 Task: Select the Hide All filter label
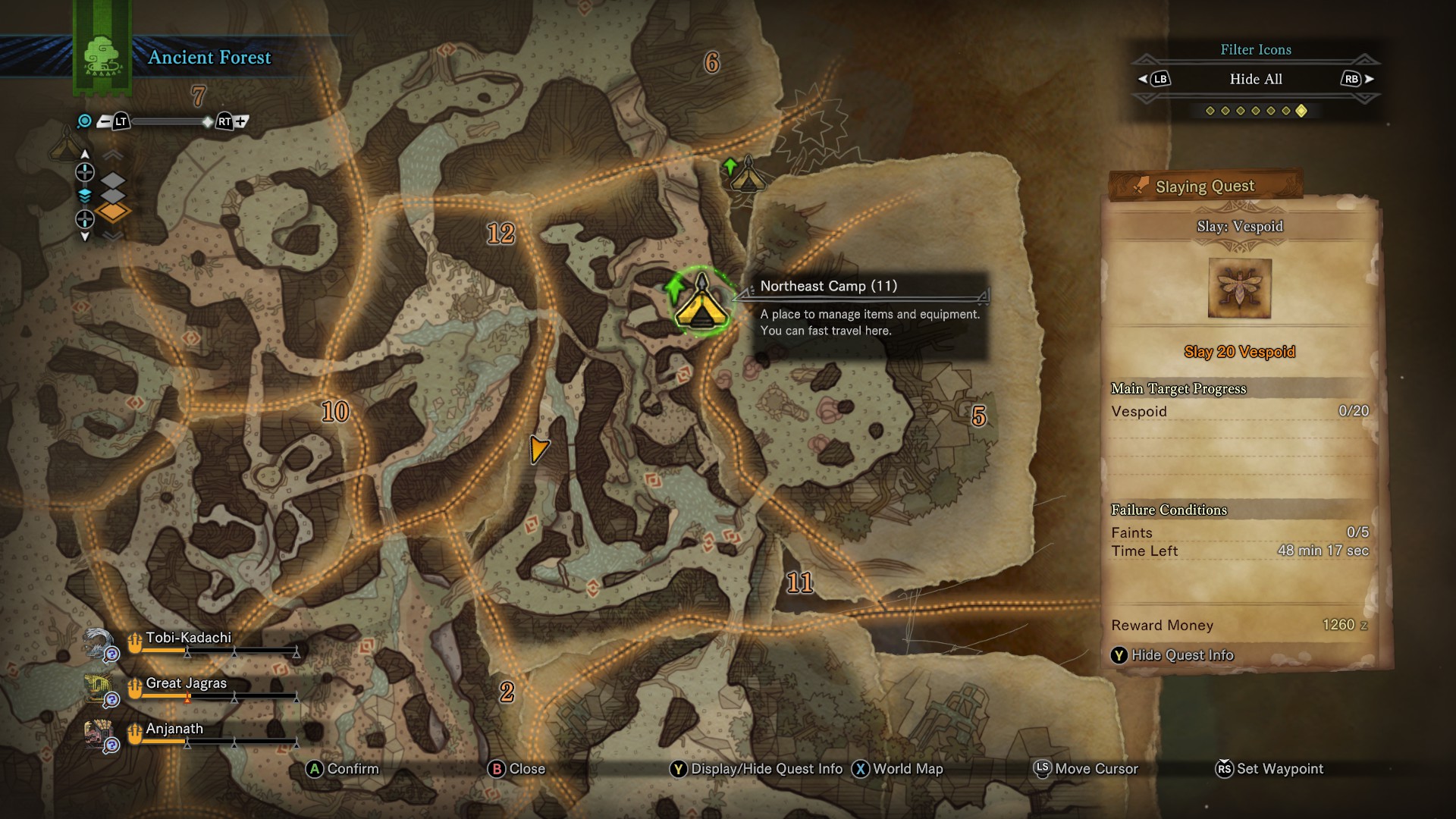[x=1256, y=79]
